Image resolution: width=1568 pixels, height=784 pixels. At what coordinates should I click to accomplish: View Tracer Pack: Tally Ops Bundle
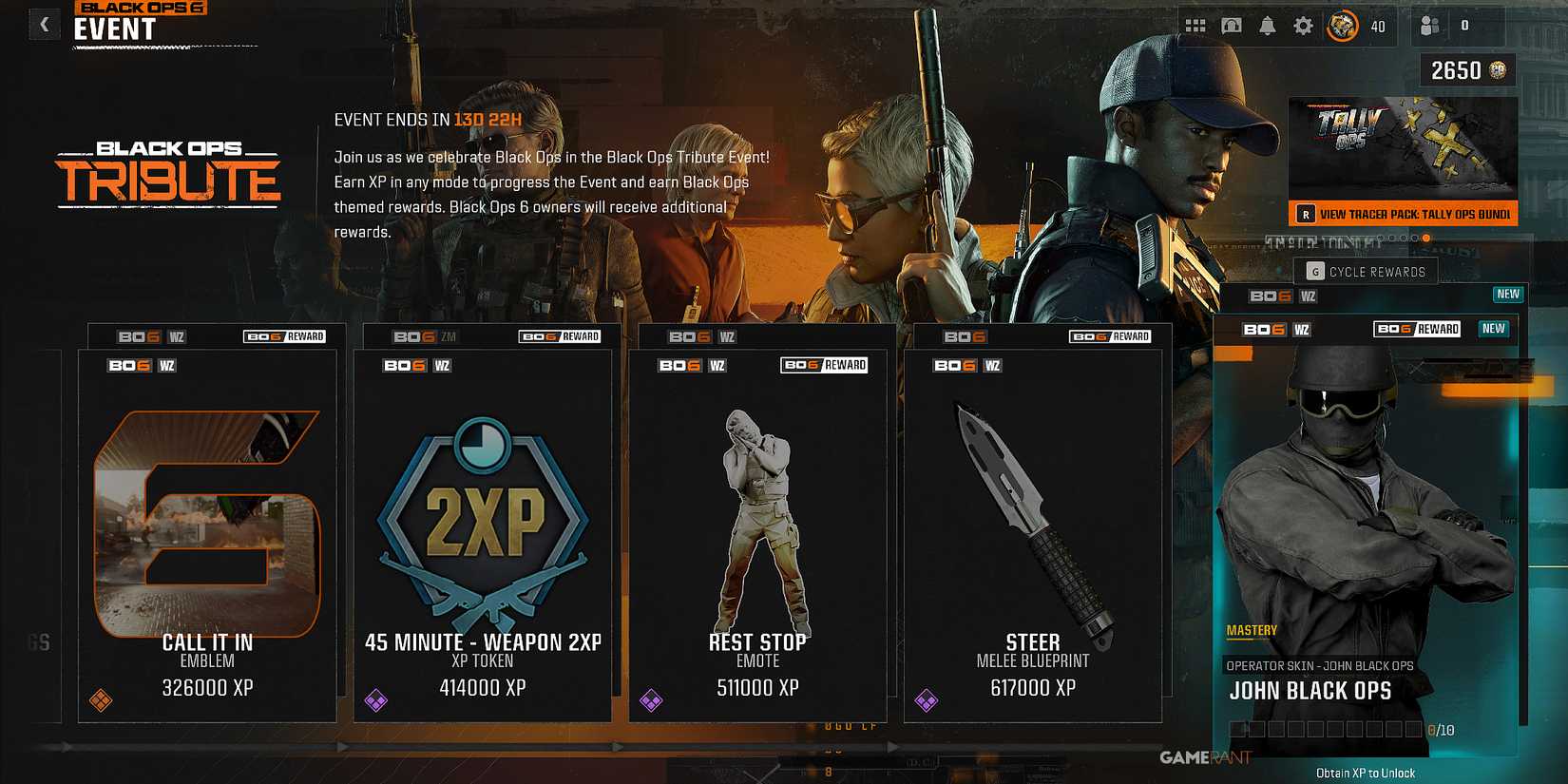pyautogui.click(x=1405, y=214)
